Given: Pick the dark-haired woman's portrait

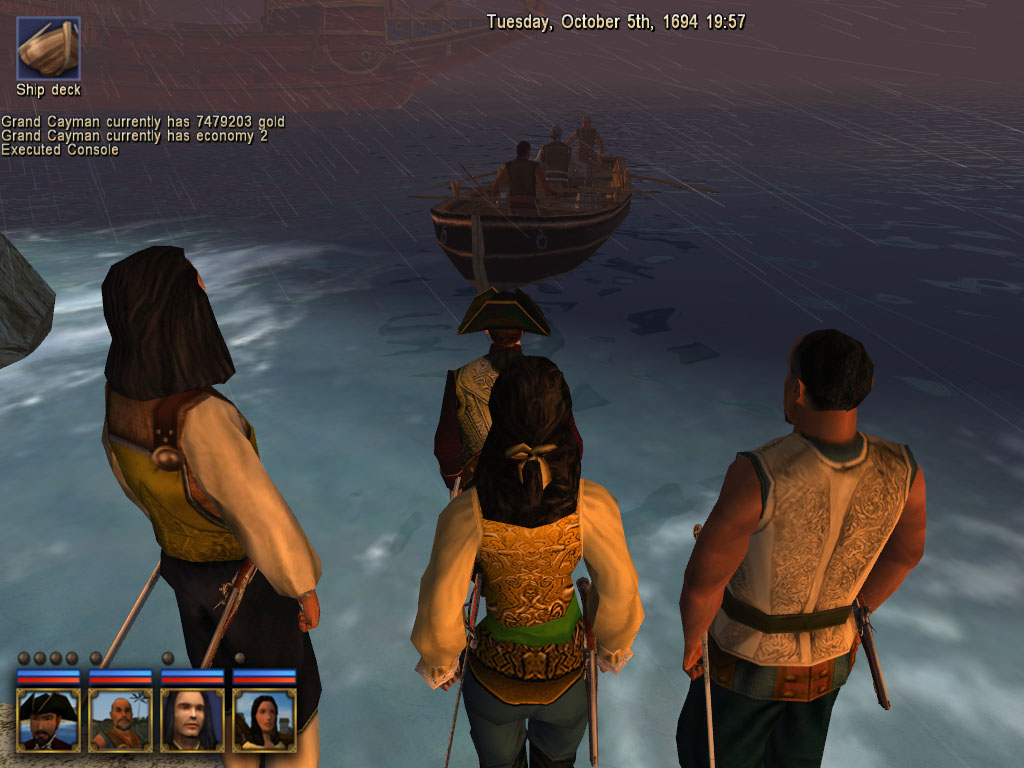Looking at the screenshot, I should tap(264, 719).
